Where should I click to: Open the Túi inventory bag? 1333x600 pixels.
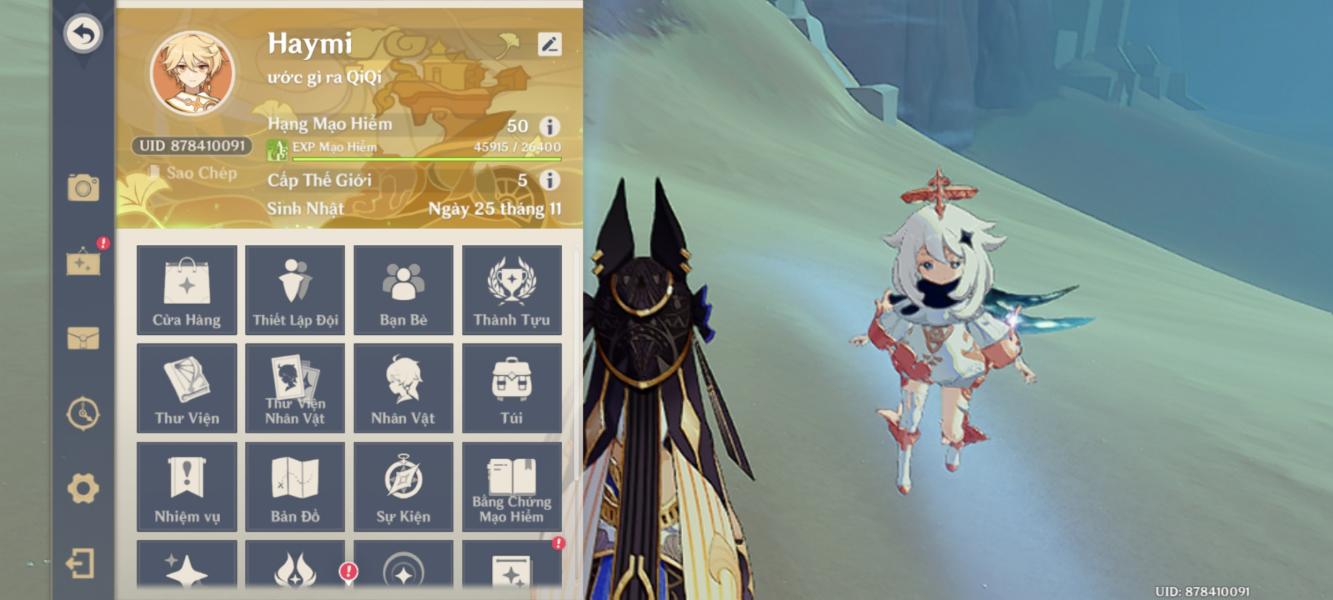tap(511, 388)
